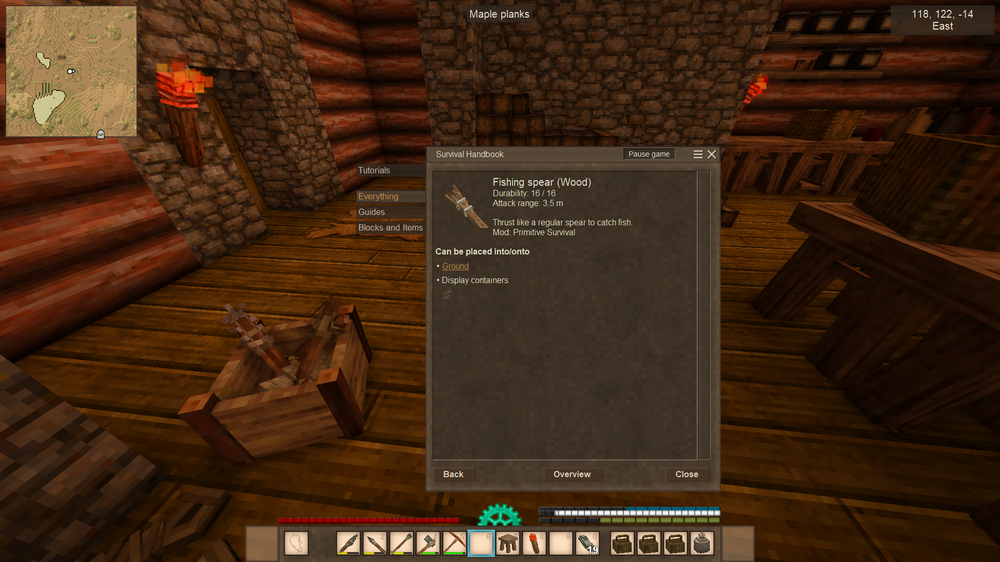Close the Survival Handbook window

(712, 155)
